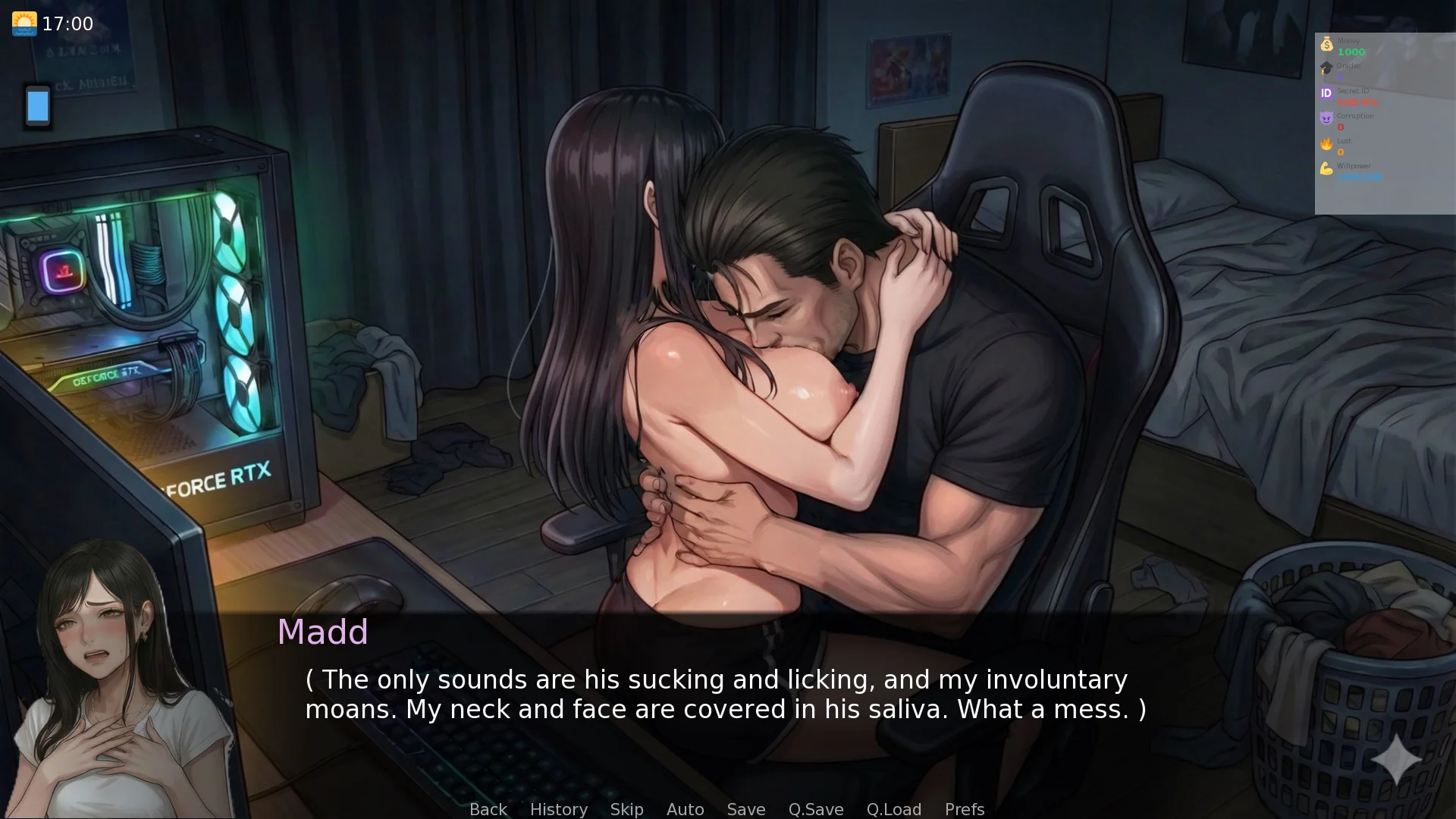Open the blue smartphone icon
The height and width of the screenshot is (819, 1456).
38,106
